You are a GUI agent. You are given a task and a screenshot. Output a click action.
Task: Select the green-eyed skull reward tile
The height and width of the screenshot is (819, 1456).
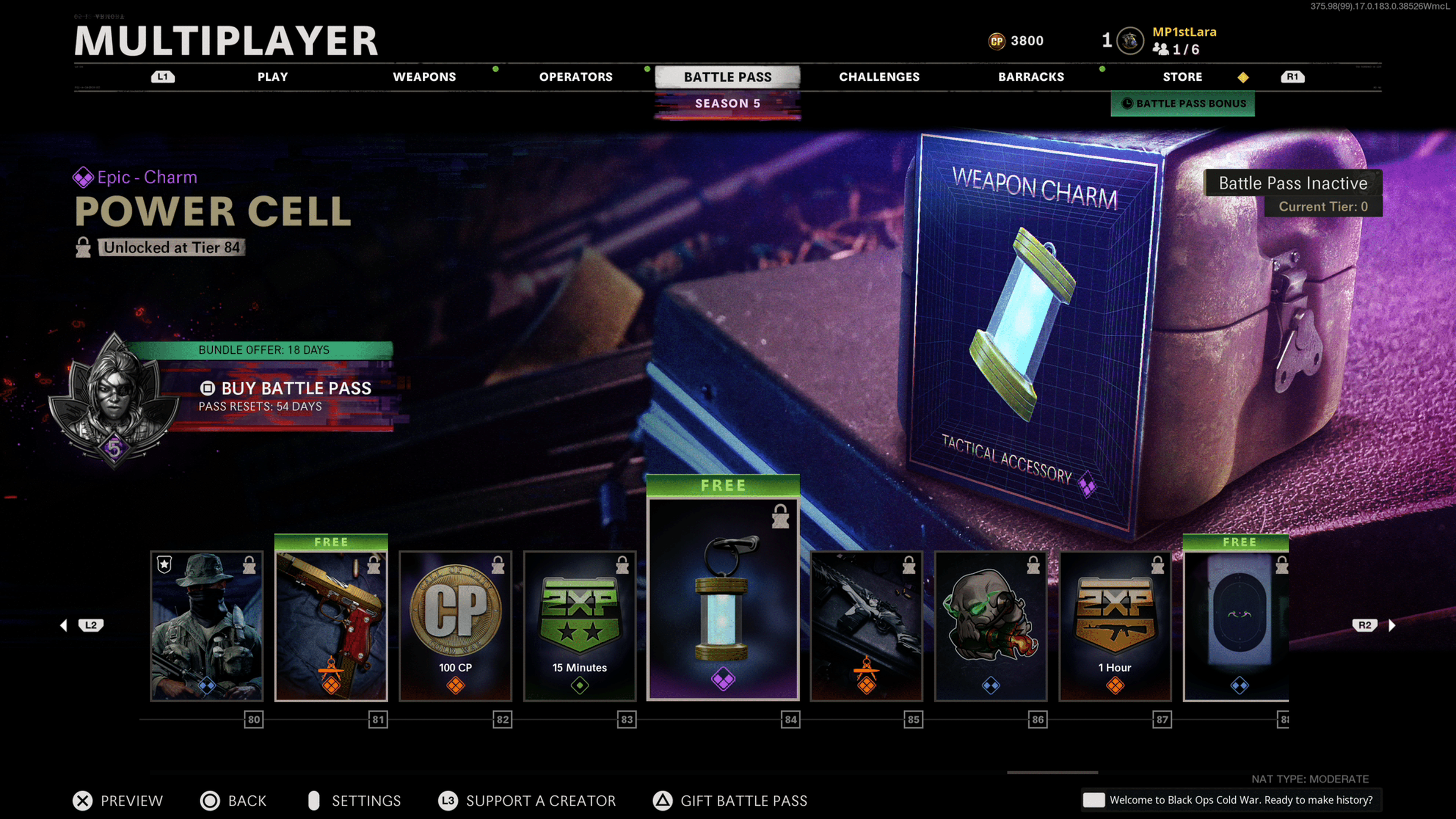(x=991, y=626)
